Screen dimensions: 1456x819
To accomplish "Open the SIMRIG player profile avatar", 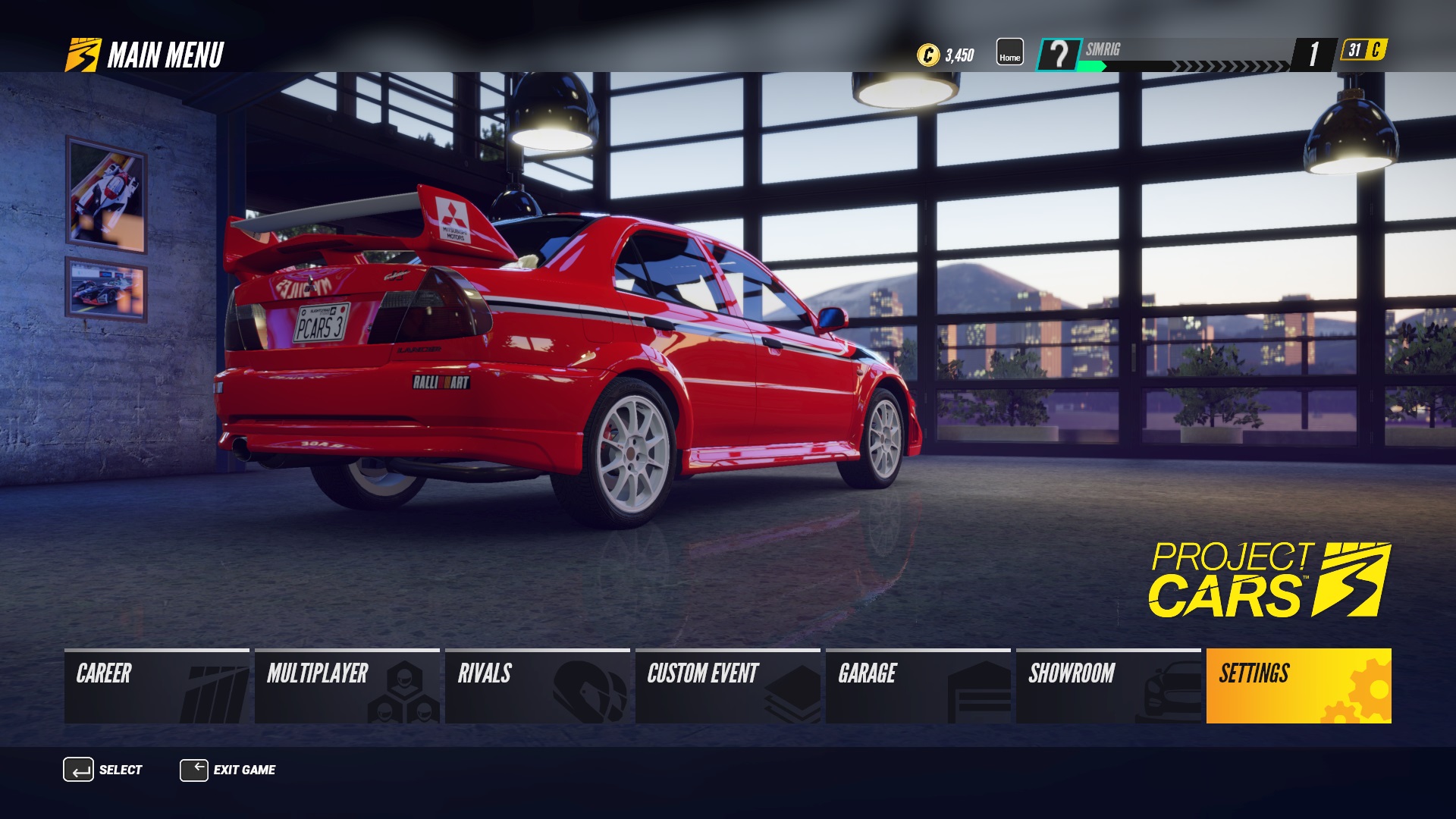I will 1060,53.
